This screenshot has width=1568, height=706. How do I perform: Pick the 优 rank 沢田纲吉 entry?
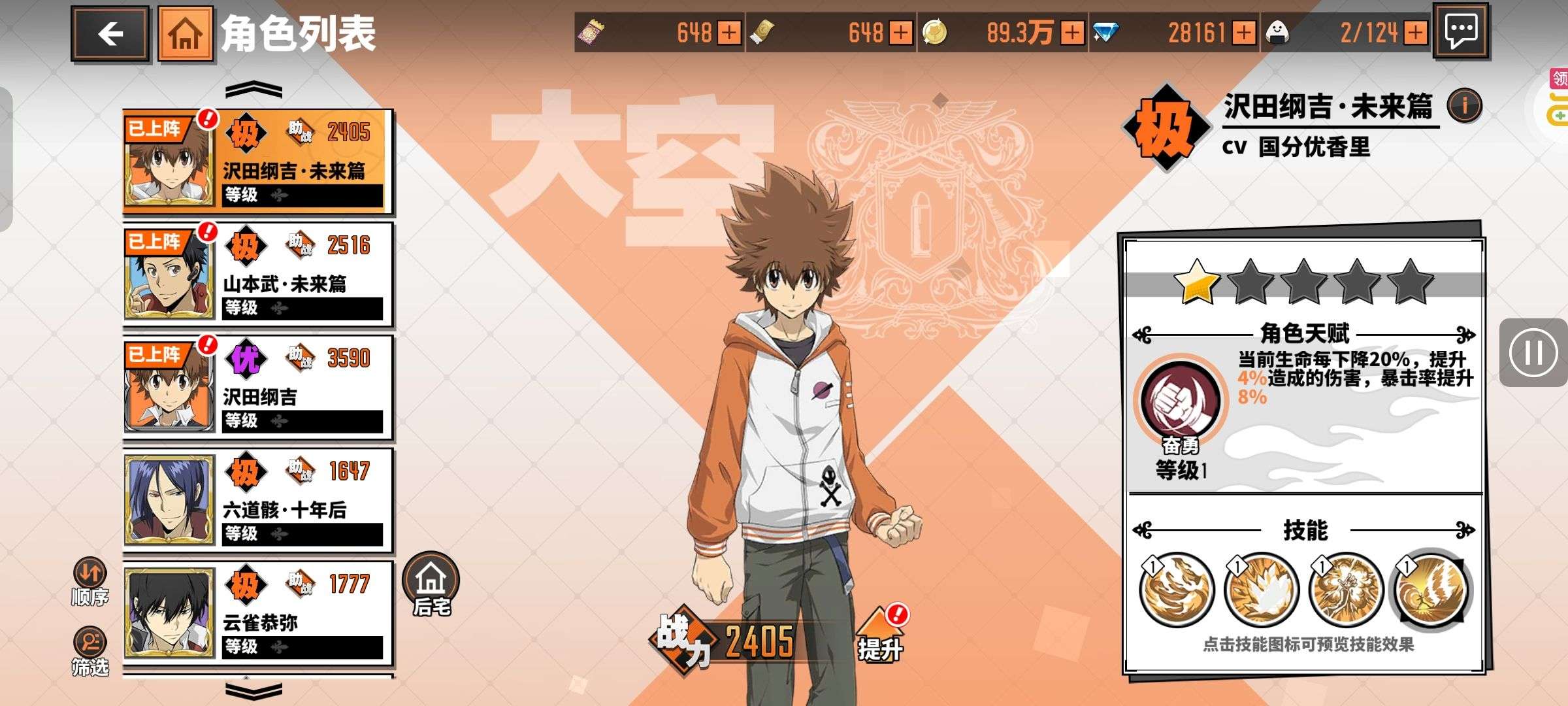(x=257, y=388)
